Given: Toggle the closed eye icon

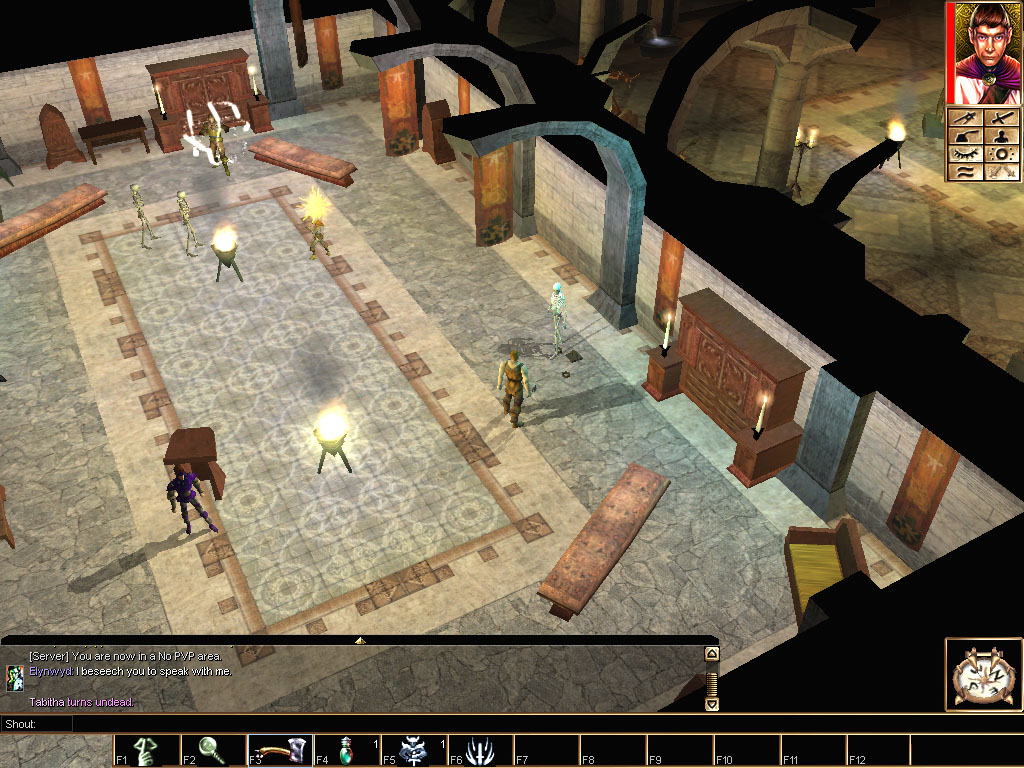Looking at the screenshot, I should coord(966,155).
